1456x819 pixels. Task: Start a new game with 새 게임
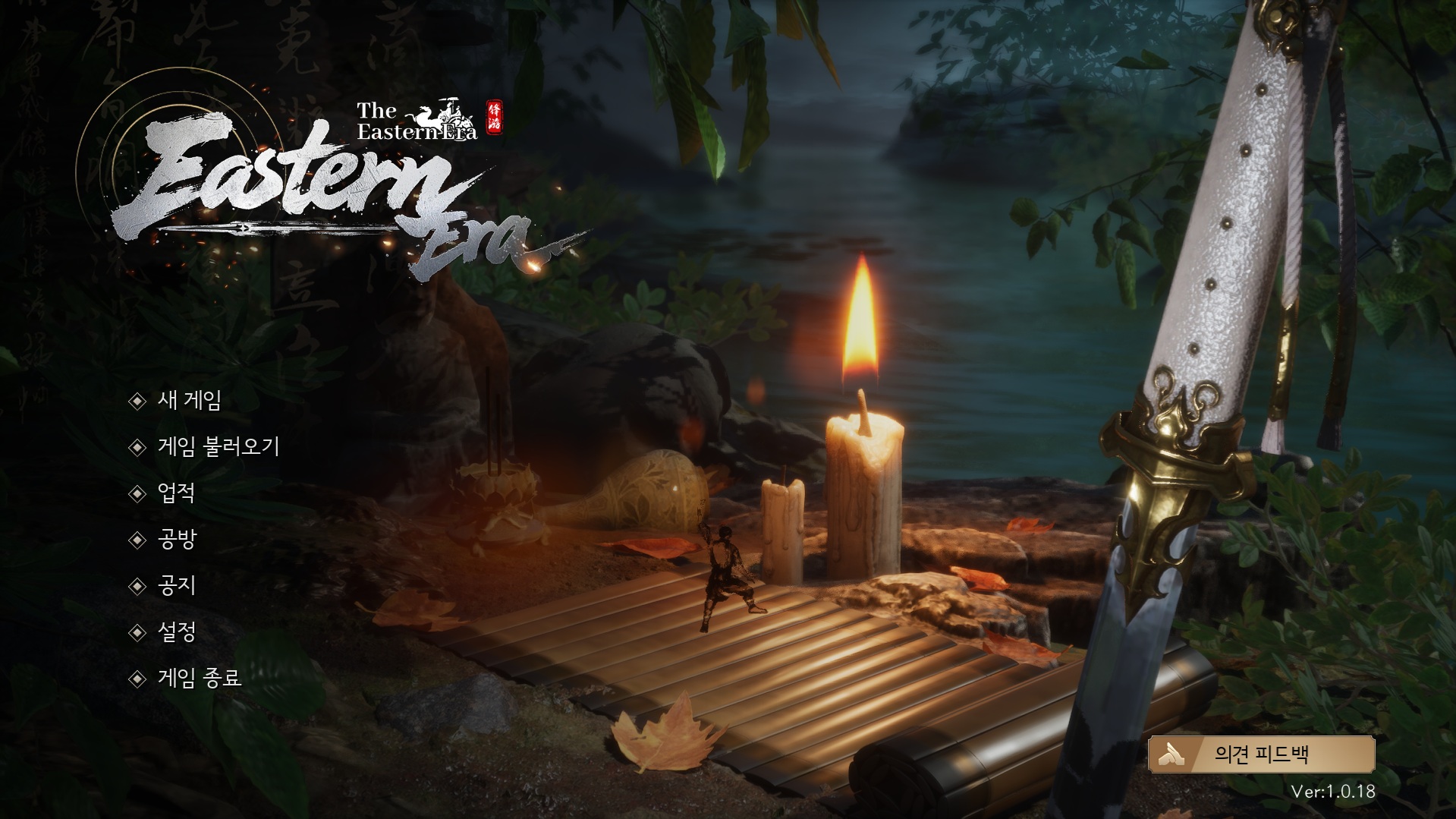point(189,400)
